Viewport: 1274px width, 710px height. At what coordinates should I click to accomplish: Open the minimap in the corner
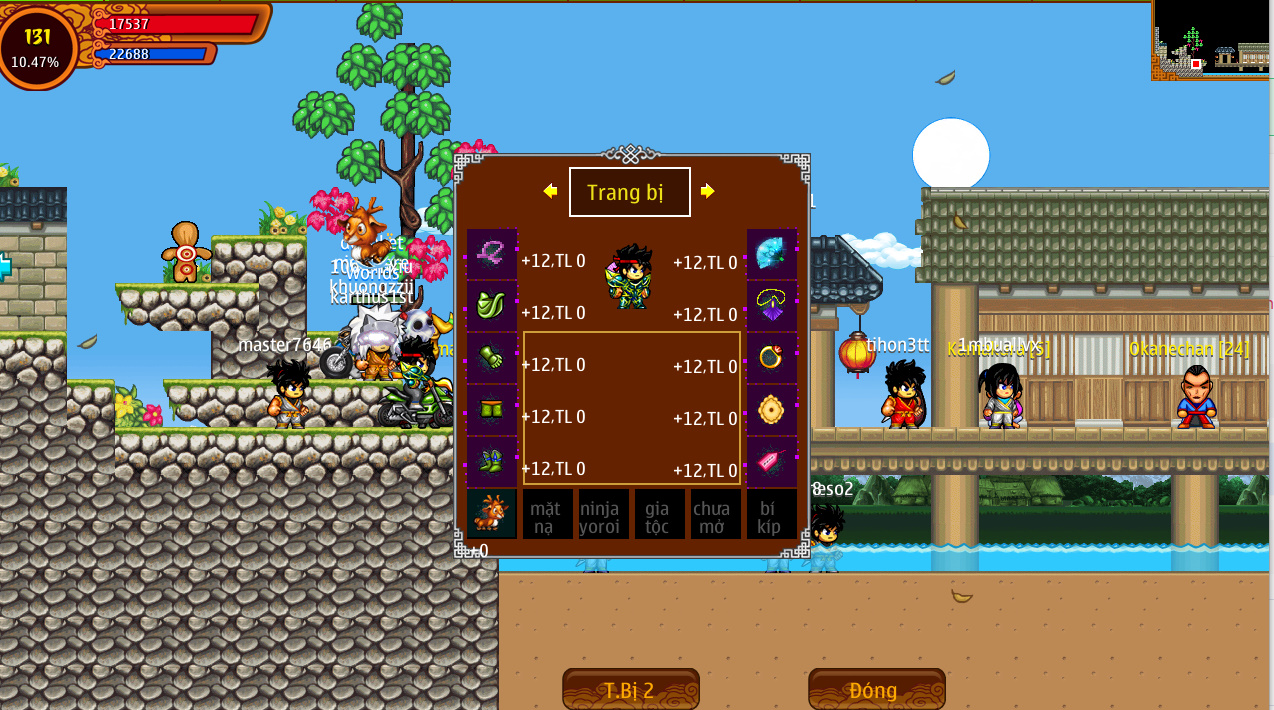tap(1211, 40)
